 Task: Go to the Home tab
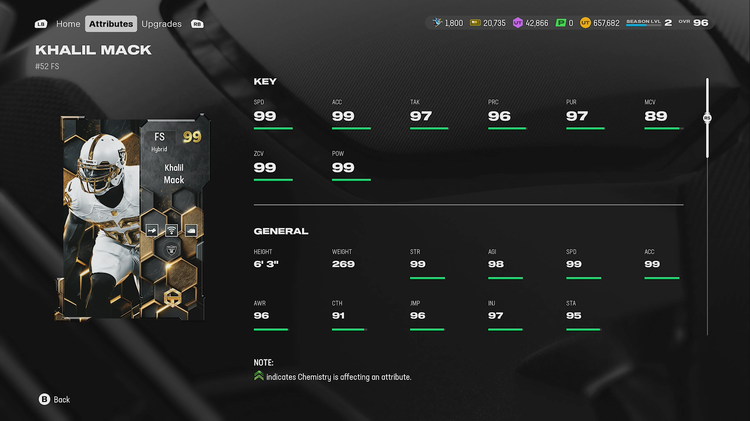(x=68, y=23)
